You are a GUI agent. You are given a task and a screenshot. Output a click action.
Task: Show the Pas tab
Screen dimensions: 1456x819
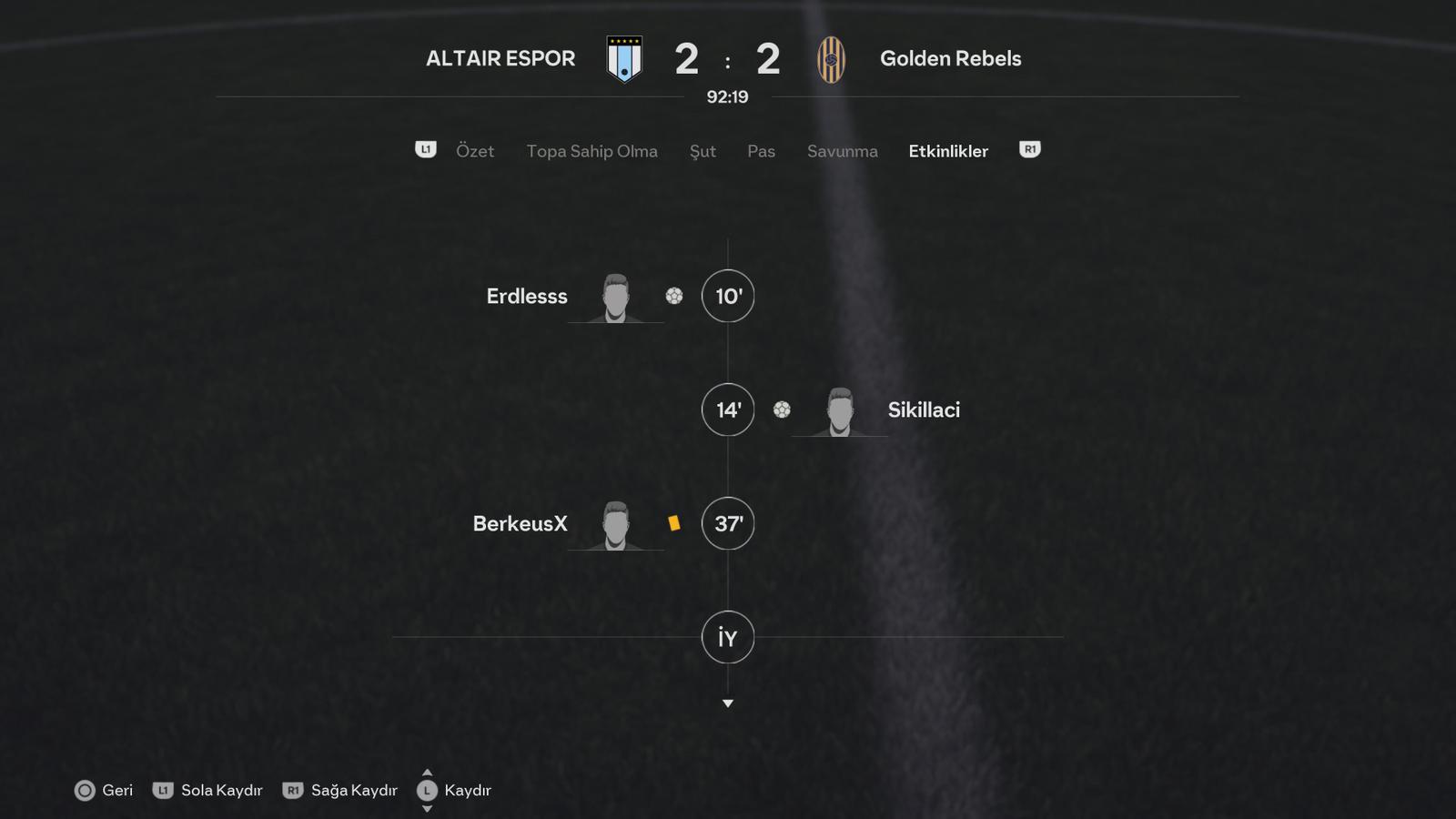761,151
